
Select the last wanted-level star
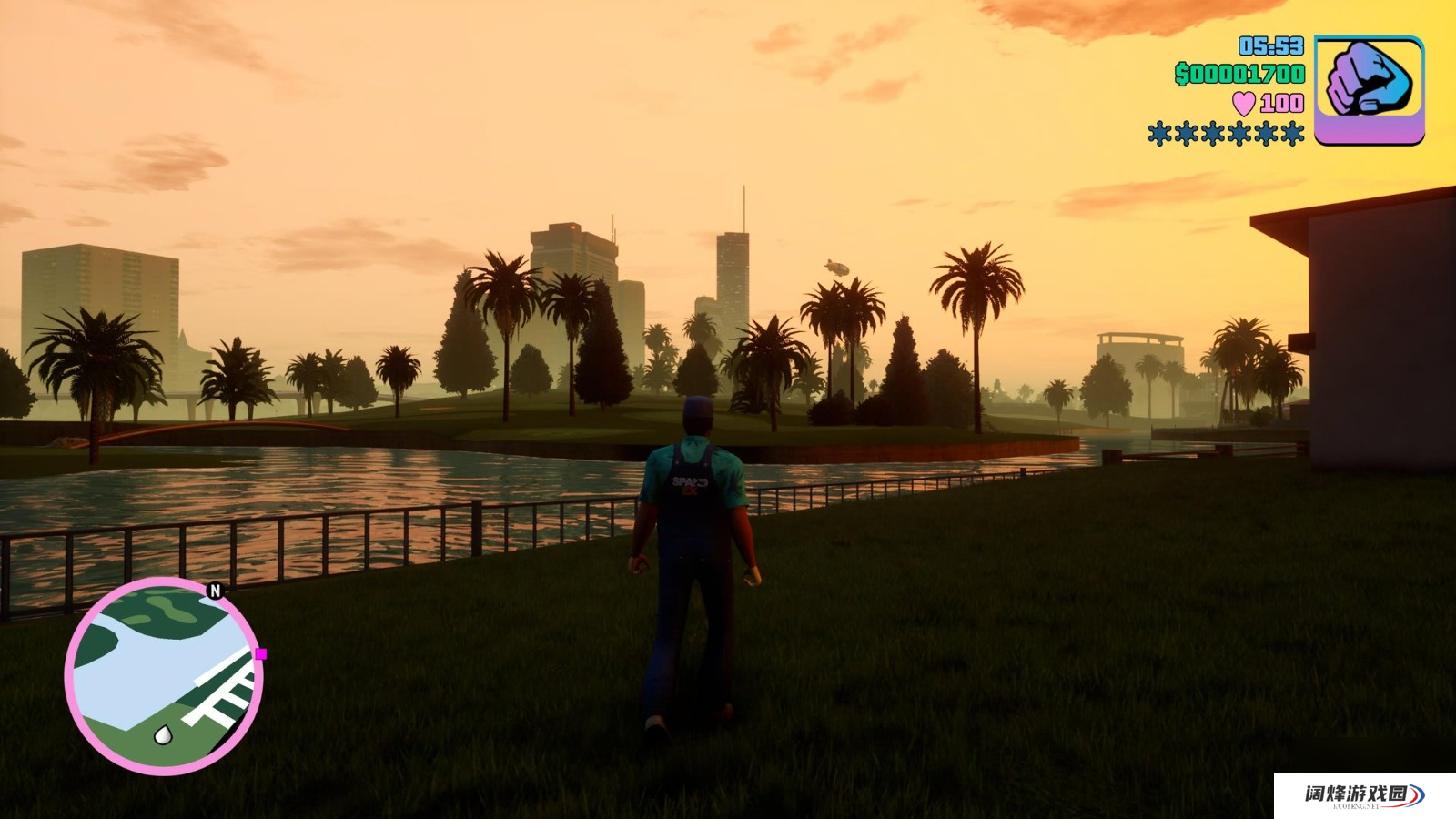click(x=1293, y=135)
